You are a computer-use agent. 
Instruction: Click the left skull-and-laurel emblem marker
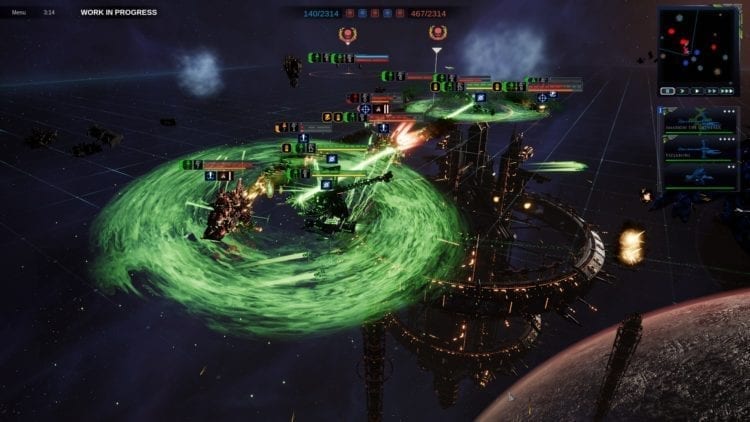[x=347, y=34]
